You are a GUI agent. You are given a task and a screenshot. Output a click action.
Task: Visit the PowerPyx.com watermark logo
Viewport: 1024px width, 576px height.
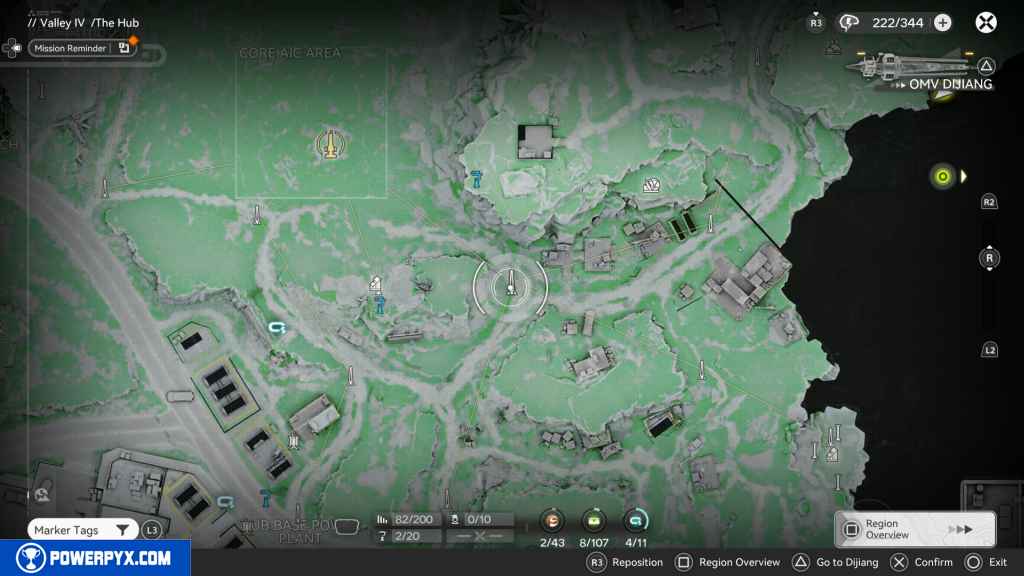(95, 558)
